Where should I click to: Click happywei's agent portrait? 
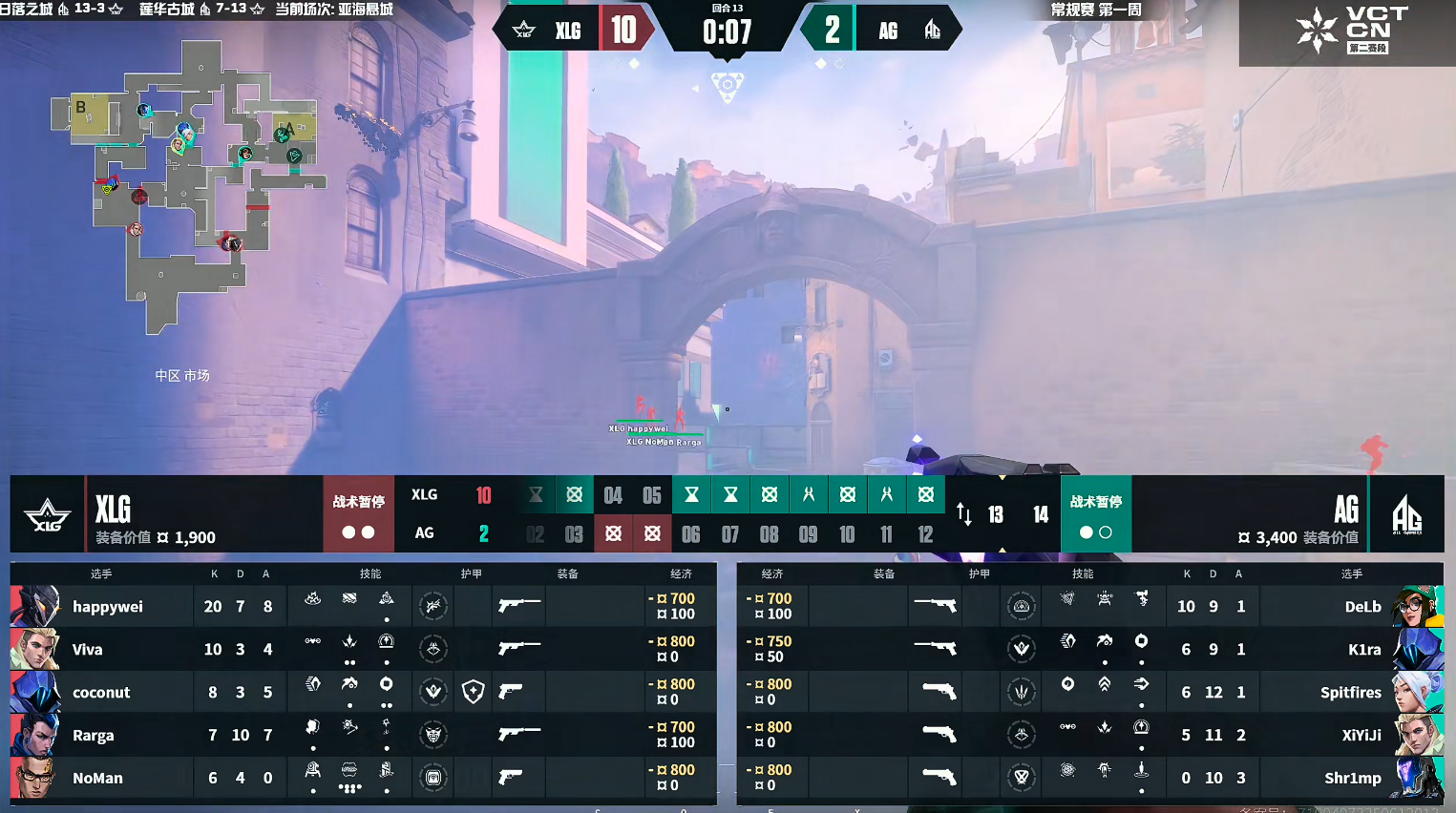(35, 607)
